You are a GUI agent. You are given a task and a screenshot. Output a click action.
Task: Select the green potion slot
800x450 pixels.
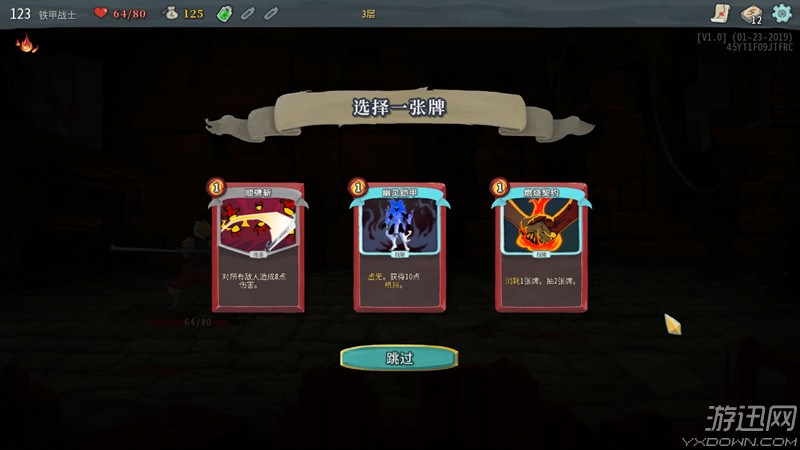pyautogui.click(x=224, y=14)
